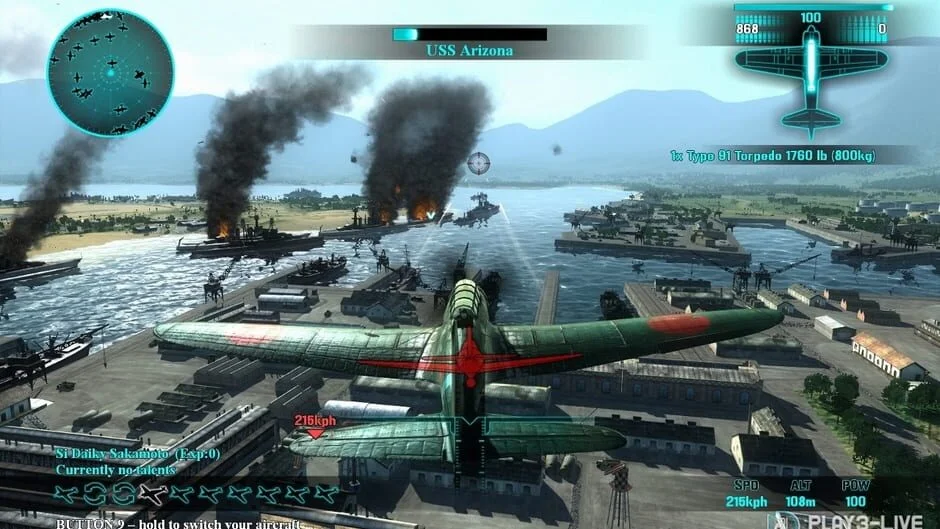Click the PLAY3-LIVE watermark logo
Image resolution: width=940 pixels, height=529 pixels.
click(853, 520)
